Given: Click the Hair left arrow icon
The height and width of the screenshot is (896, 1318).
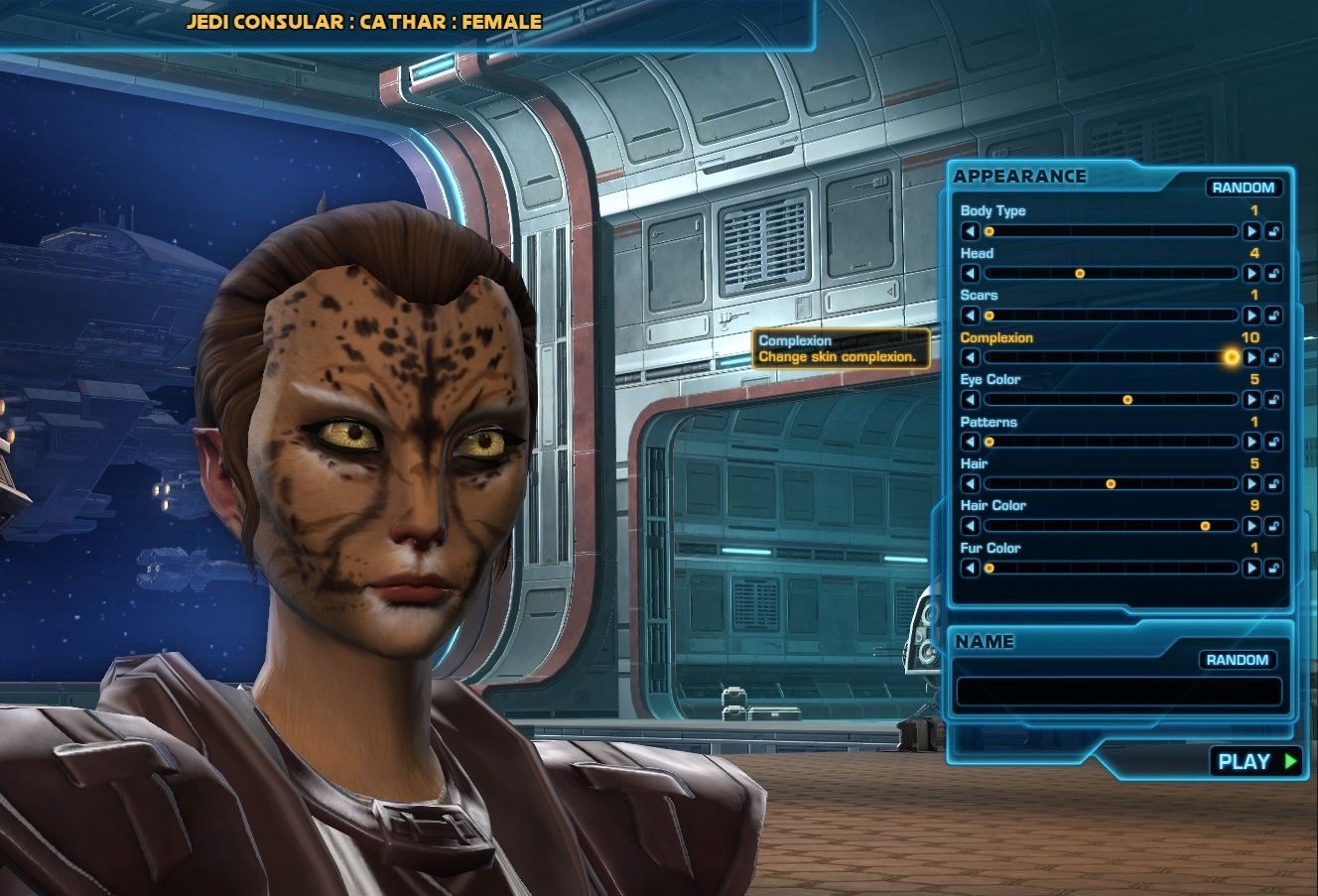Looking at the screenshot, I should pos(970,483).
